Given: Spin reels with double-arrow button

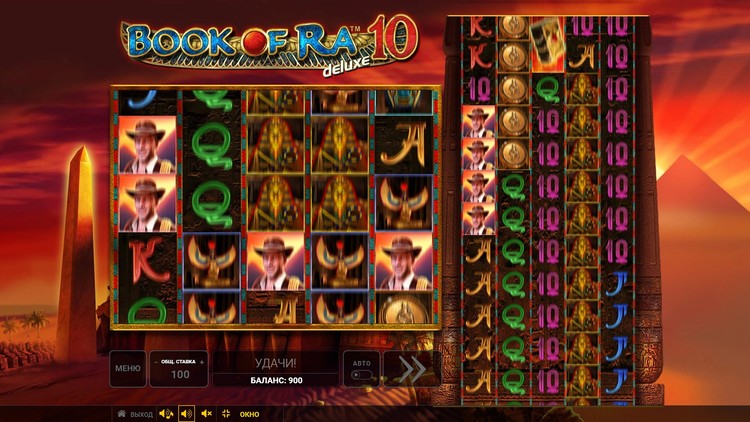Looking at the screenshot, I should (410, 368).
